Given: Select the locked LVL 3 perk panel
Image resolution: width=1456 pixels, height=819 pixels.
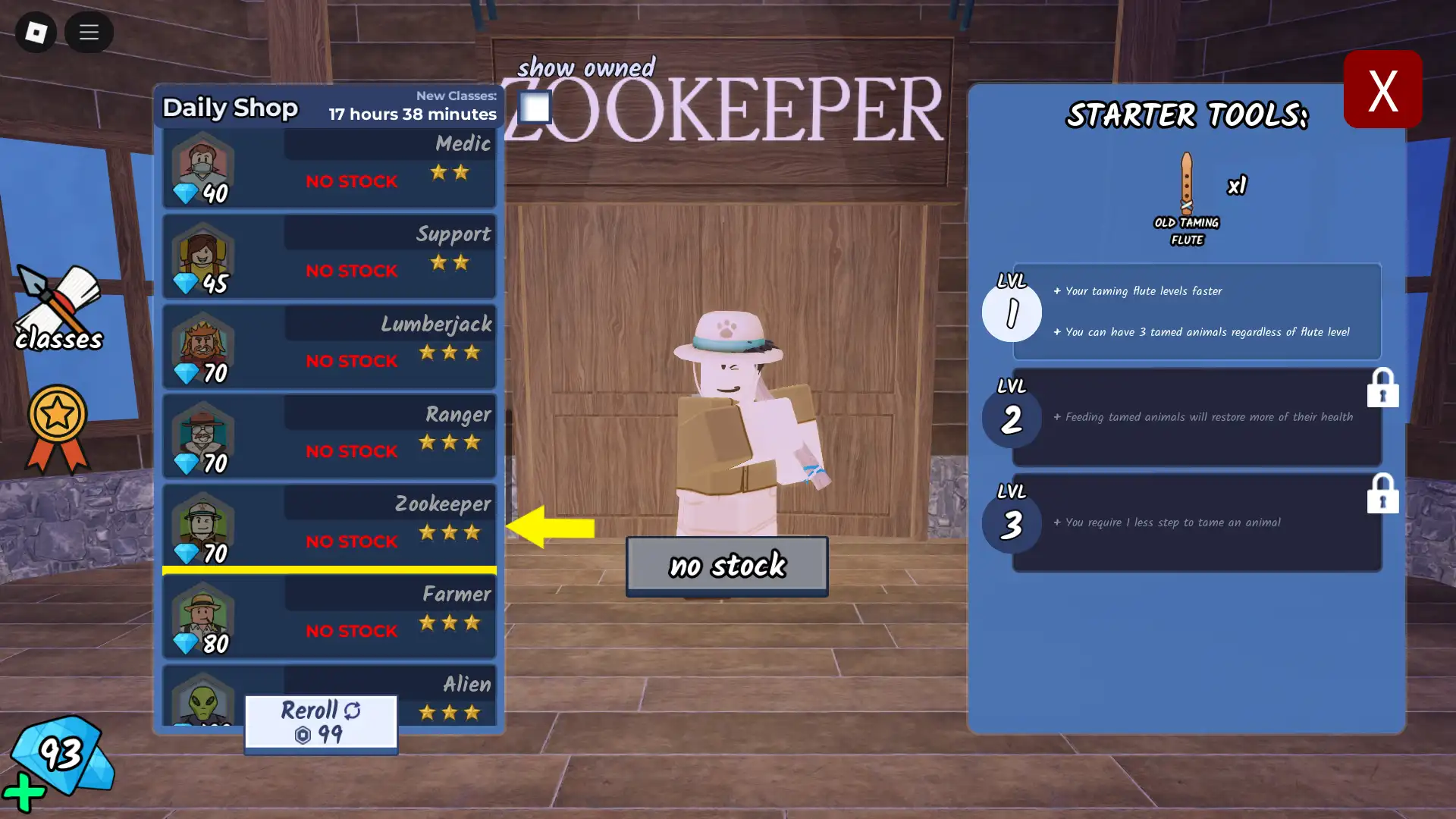Looking at the screenshot, I should click(1196, 522).
